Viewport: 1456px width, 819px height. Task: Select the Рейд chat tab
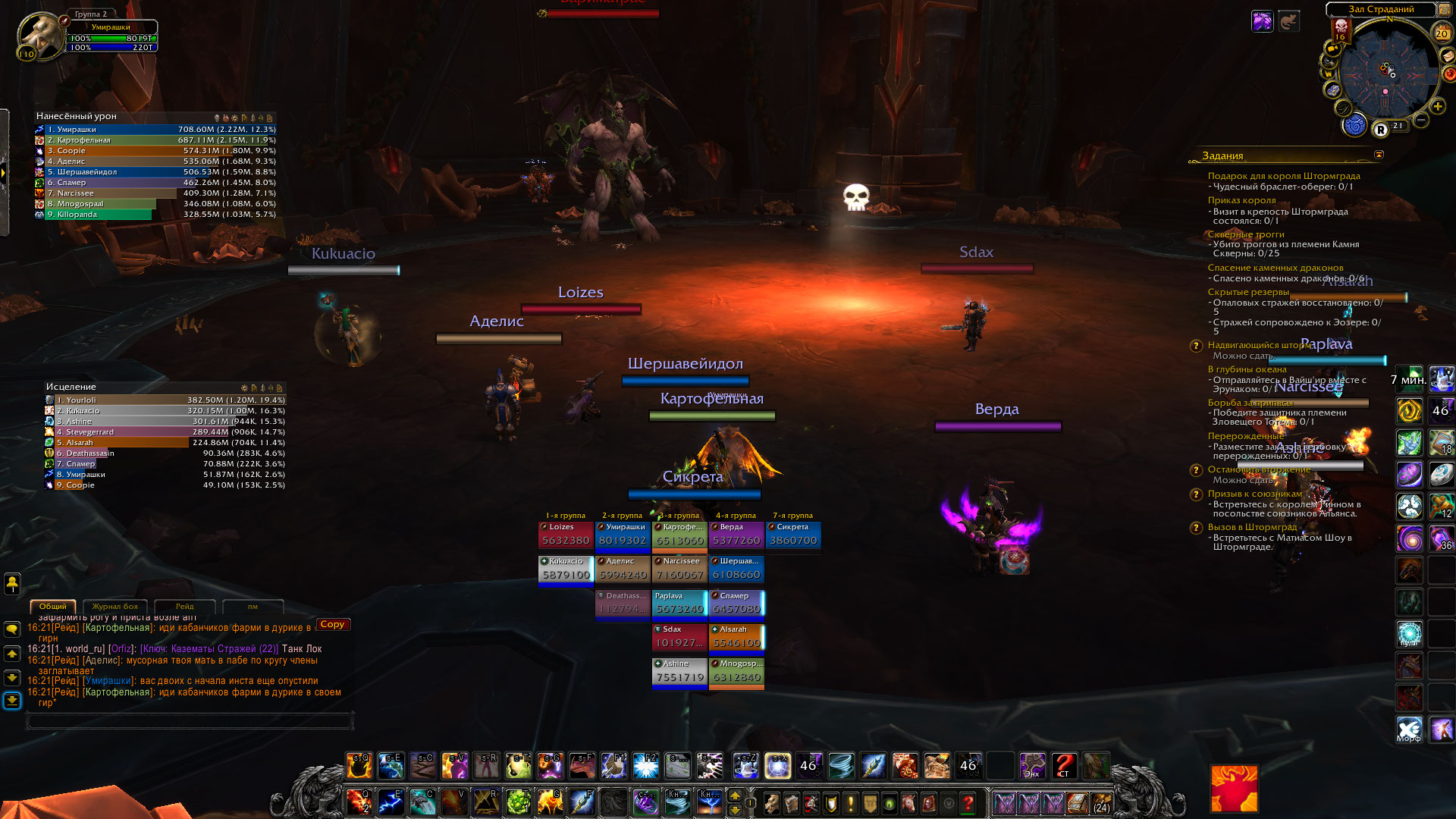click(184, 607)
